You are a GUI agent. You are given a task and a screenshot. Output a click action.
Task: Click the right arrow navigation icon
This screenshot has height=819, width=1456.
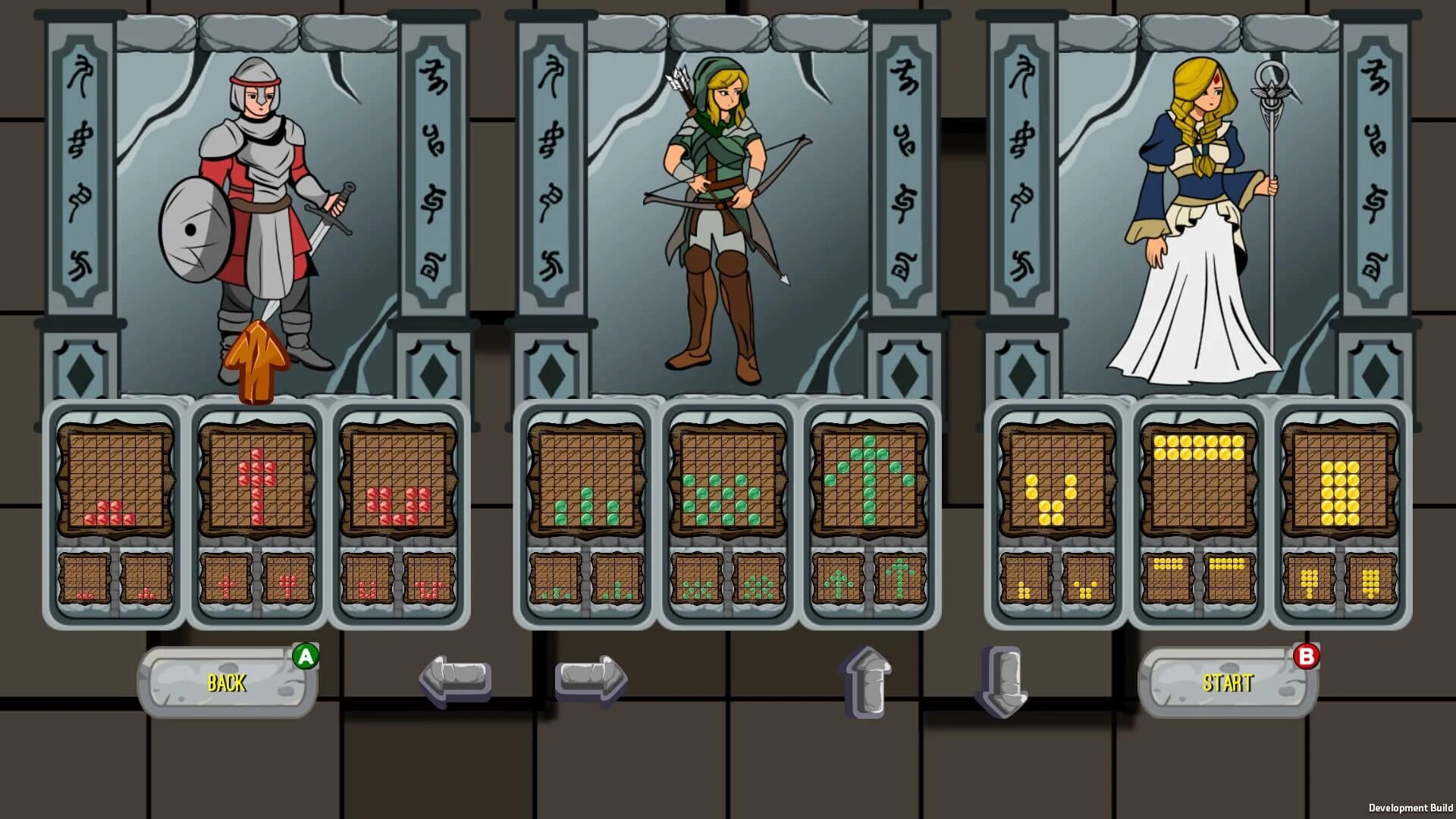[x=590, y=677]
